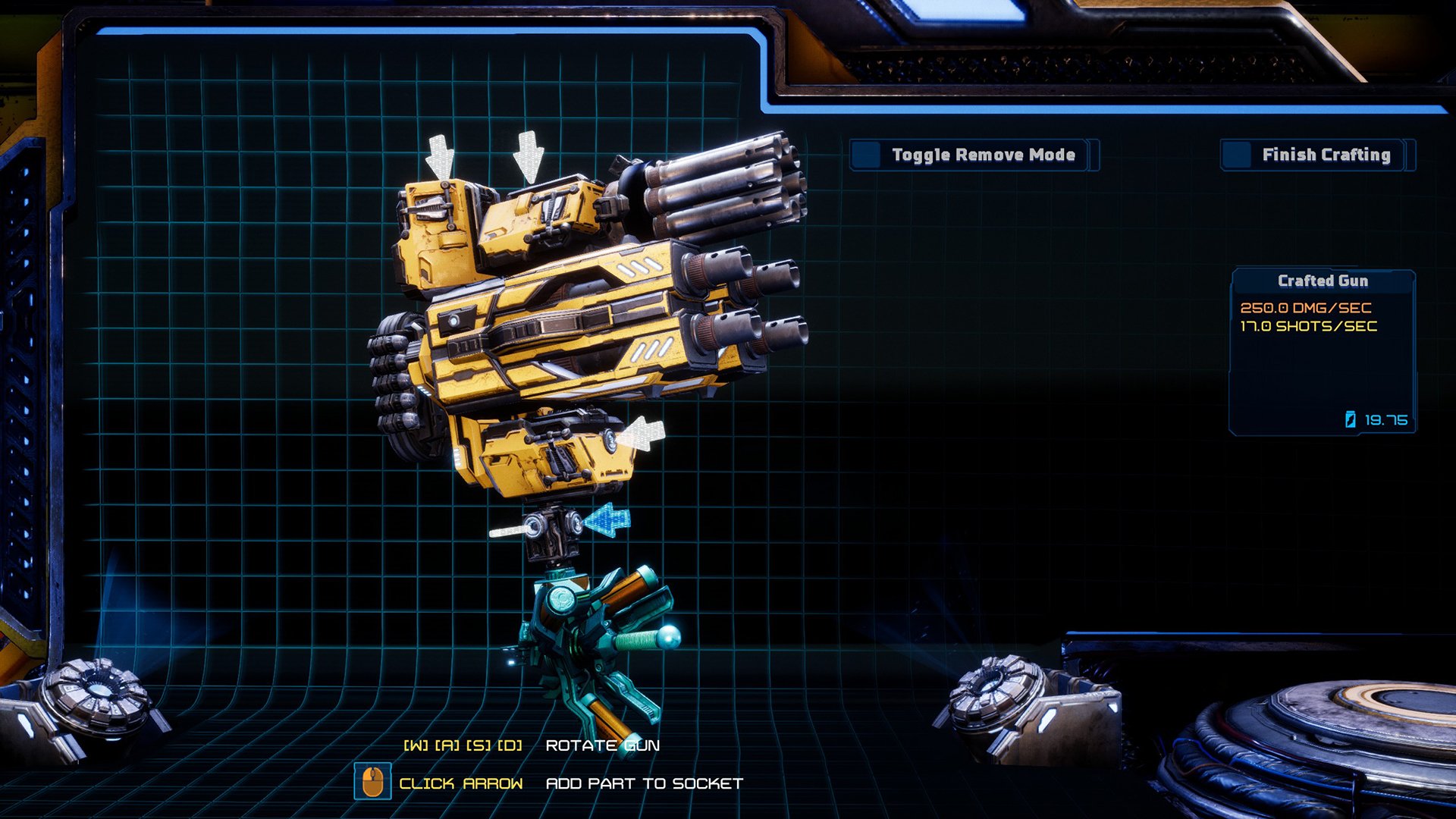Click the white arrow above the leftmost socket
The height and width of the screenshot is (819, 1456).
point(440,155)
